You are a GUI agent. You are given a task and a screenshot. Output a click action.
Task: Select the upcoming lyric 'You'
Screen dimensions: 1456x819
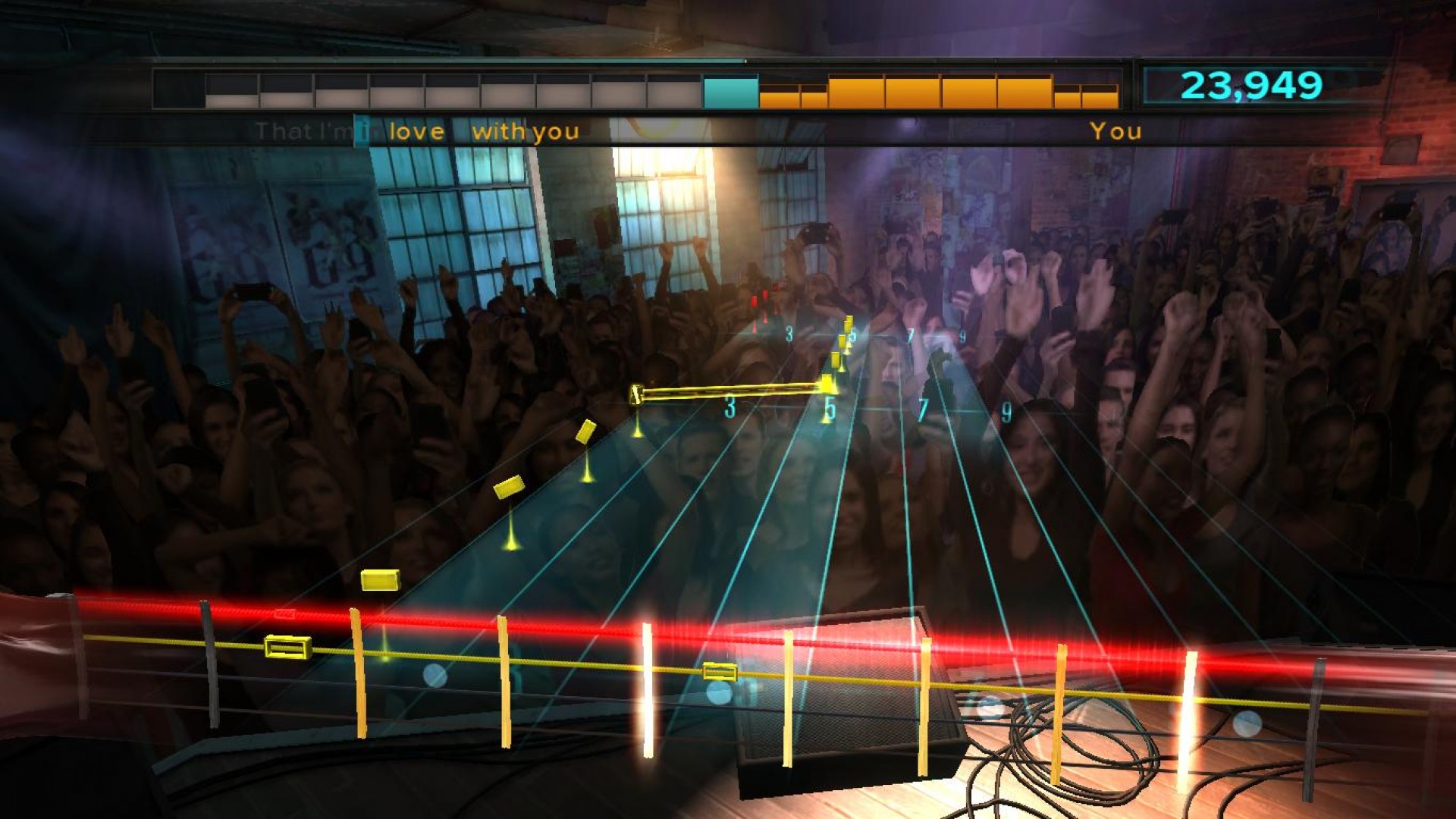(x=1116, y=130)
